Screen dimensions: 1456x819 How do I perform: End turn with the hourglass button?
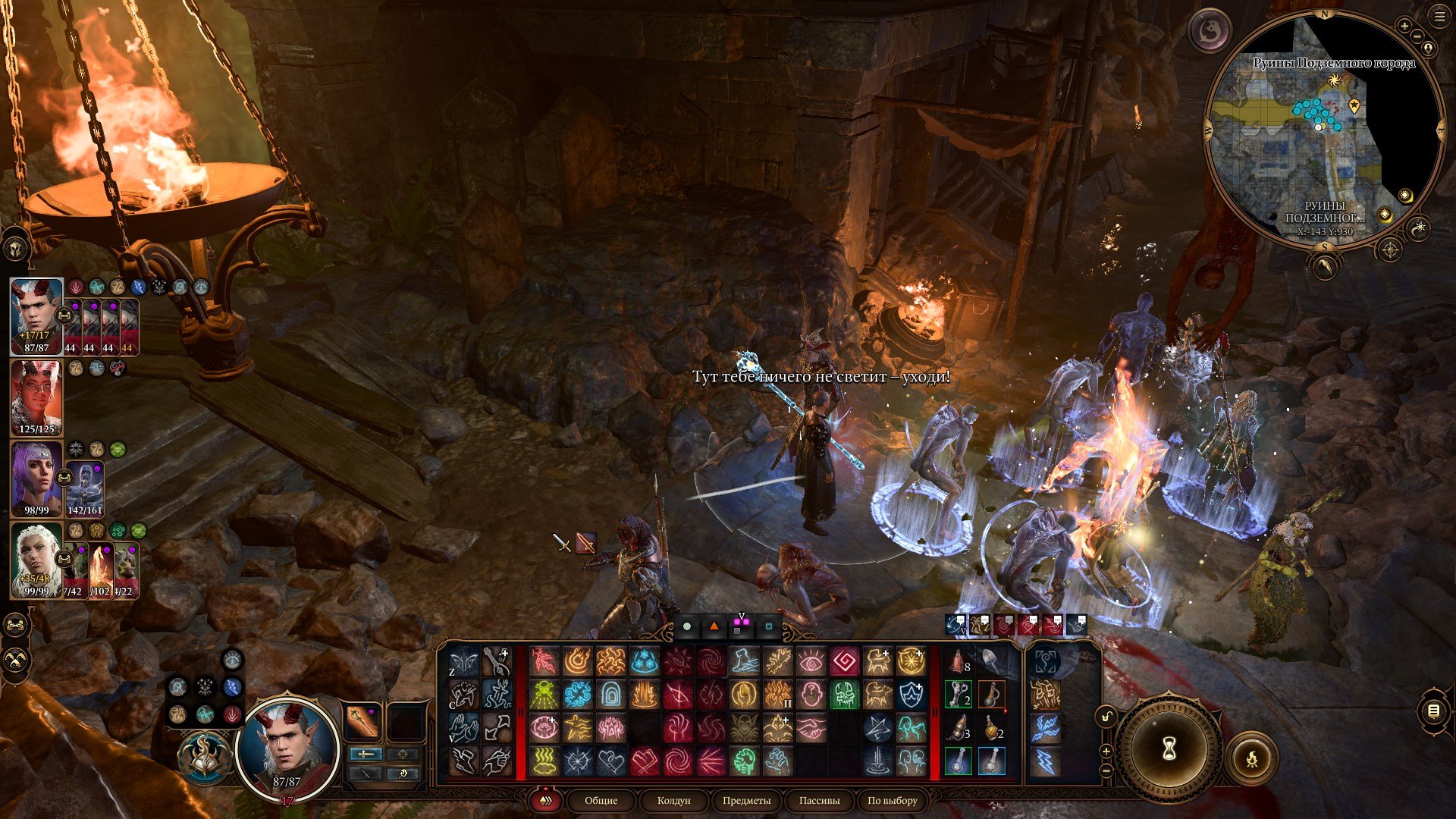click(1169, 749)
